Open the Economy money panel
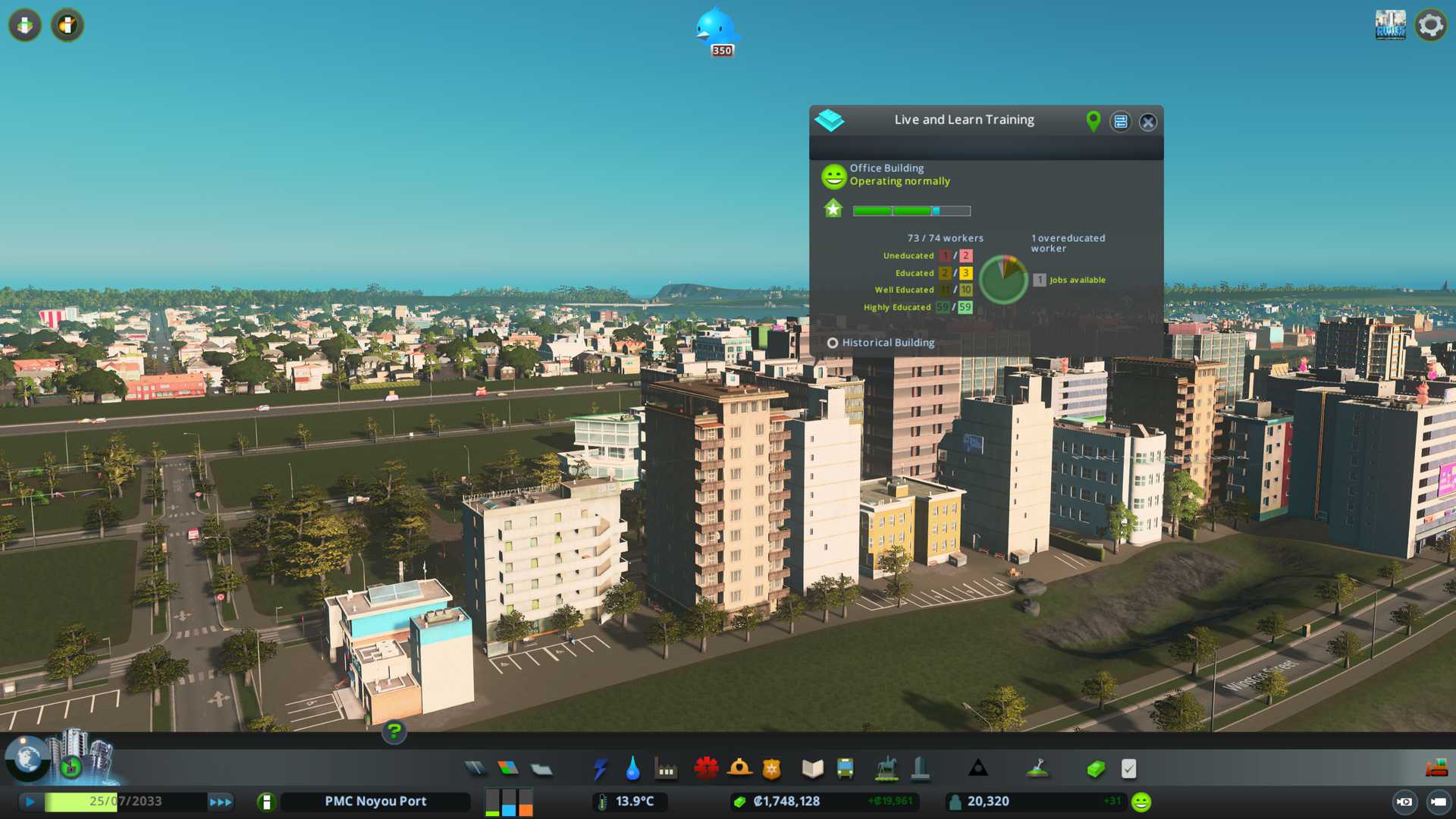The image size is (1456, 819). pyautogui.click(x=1096, y=769)
